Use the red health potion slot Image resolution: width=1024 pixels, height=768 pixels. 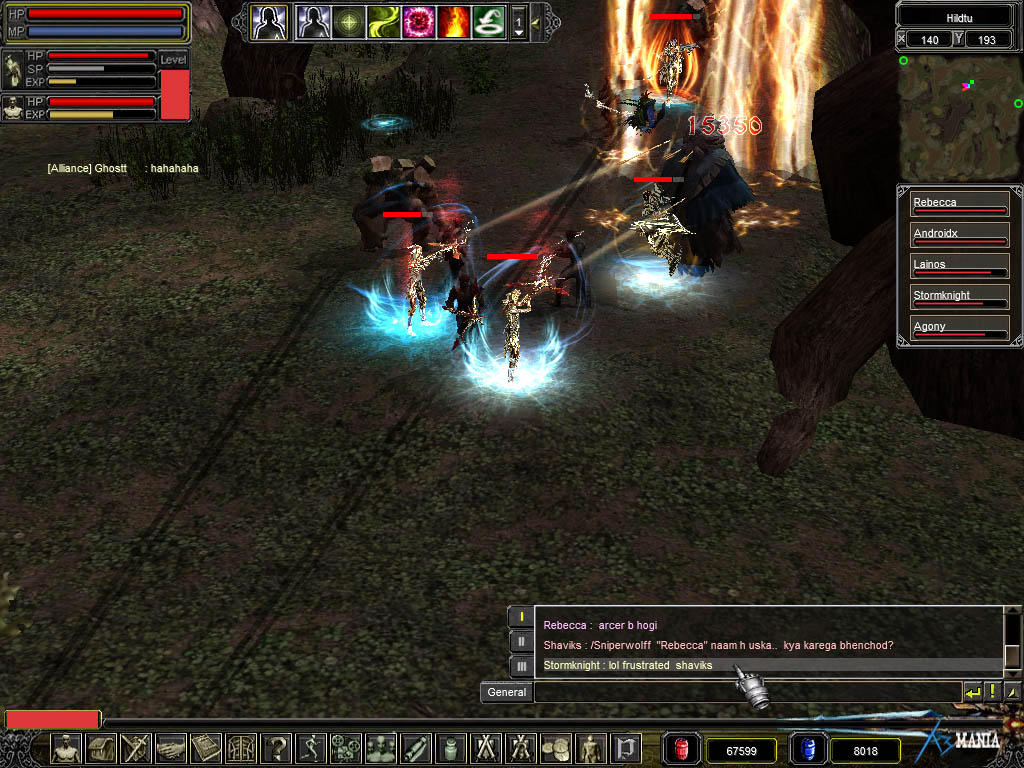pyautogui.click(x=683, y=749)
